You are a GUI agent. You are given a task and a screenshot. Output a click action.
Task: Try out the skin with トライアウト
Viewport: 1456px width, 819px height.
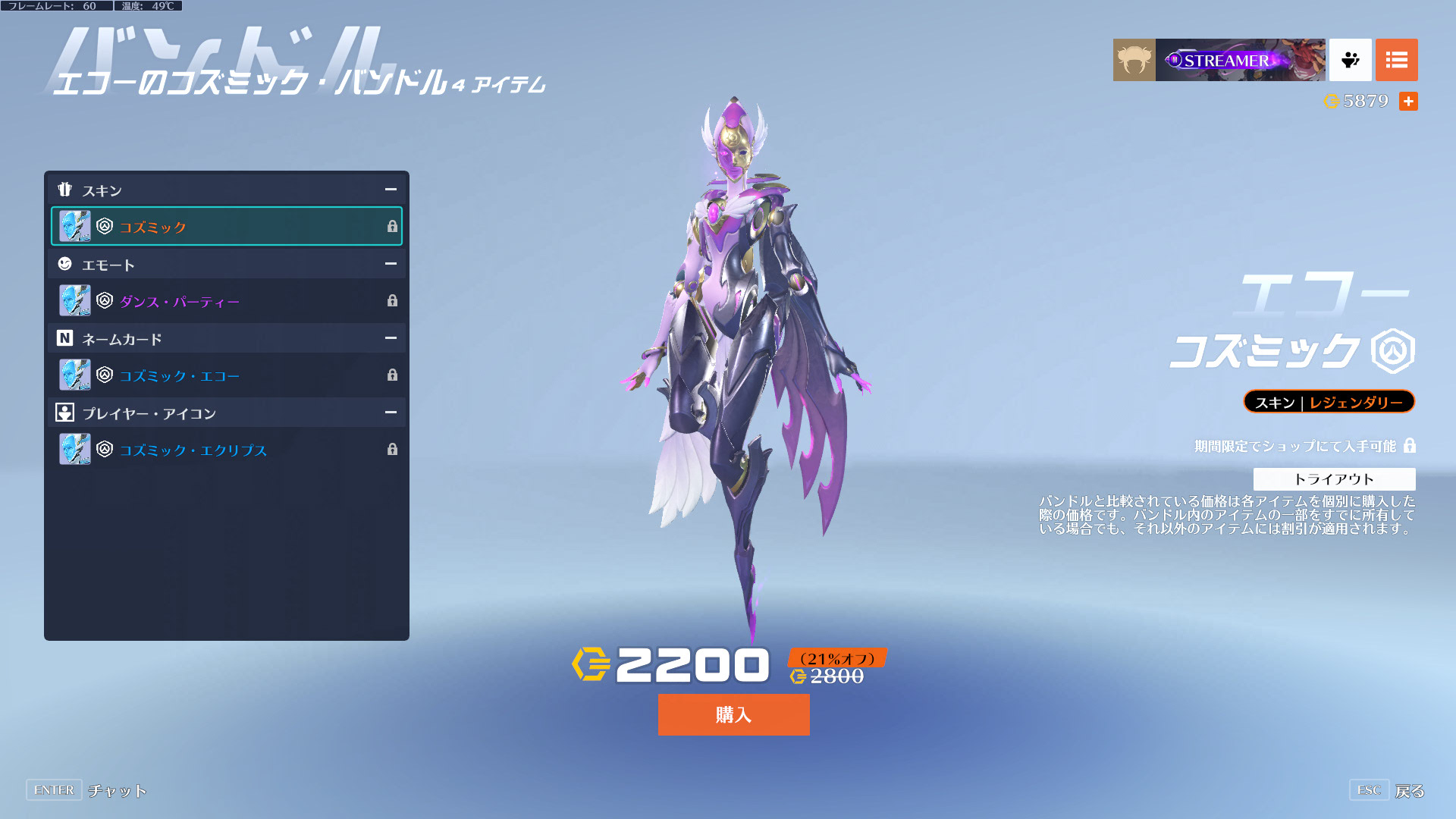(1334, 479)
